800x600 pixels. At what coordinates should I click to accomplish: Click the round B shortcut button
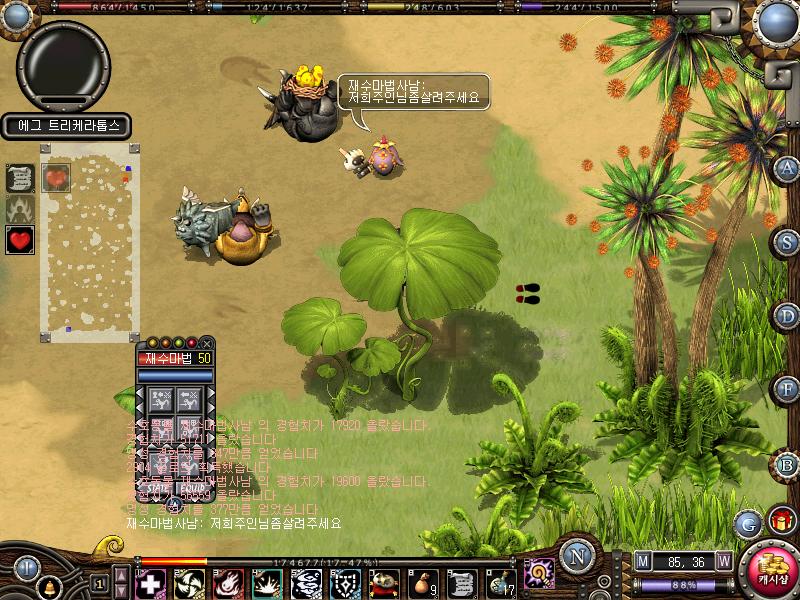pos(788,463)
